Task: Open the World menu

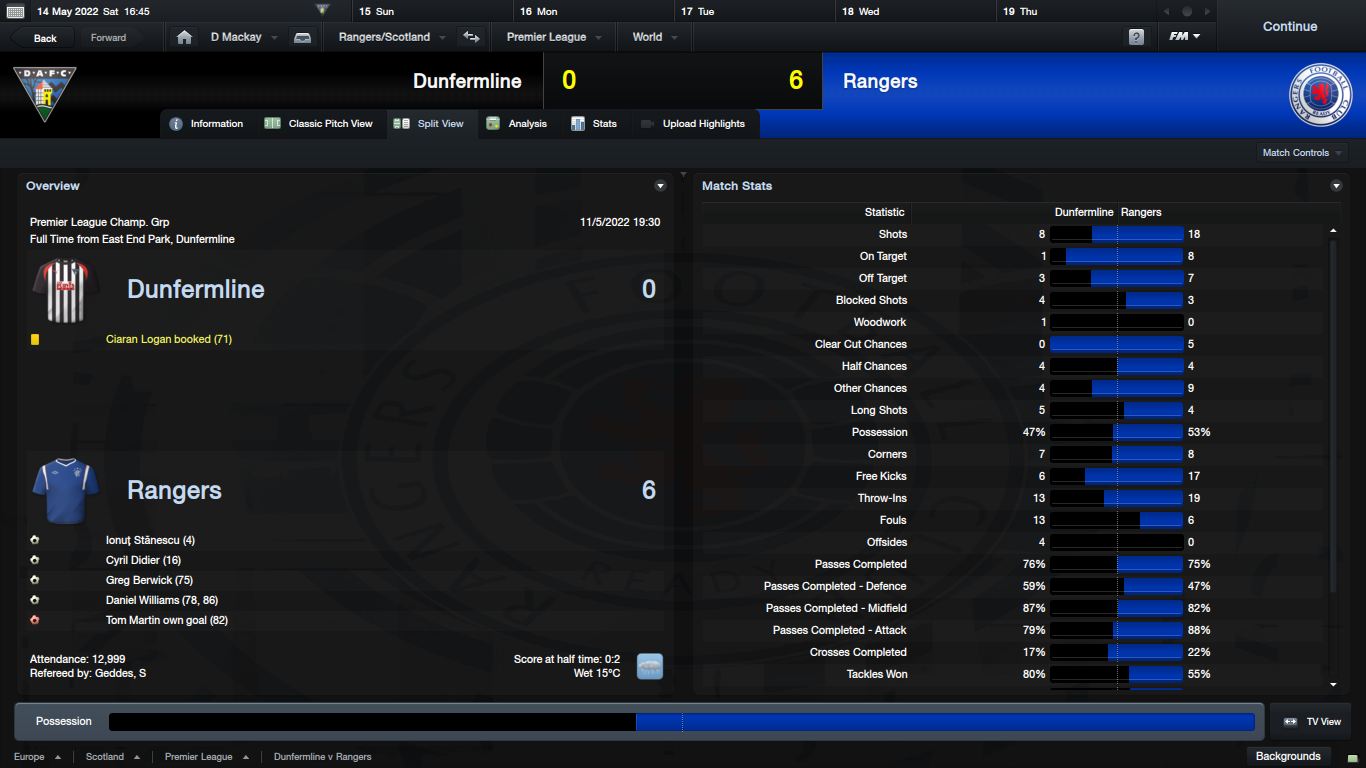Action: pyautogui.click(x=654, y=37)
